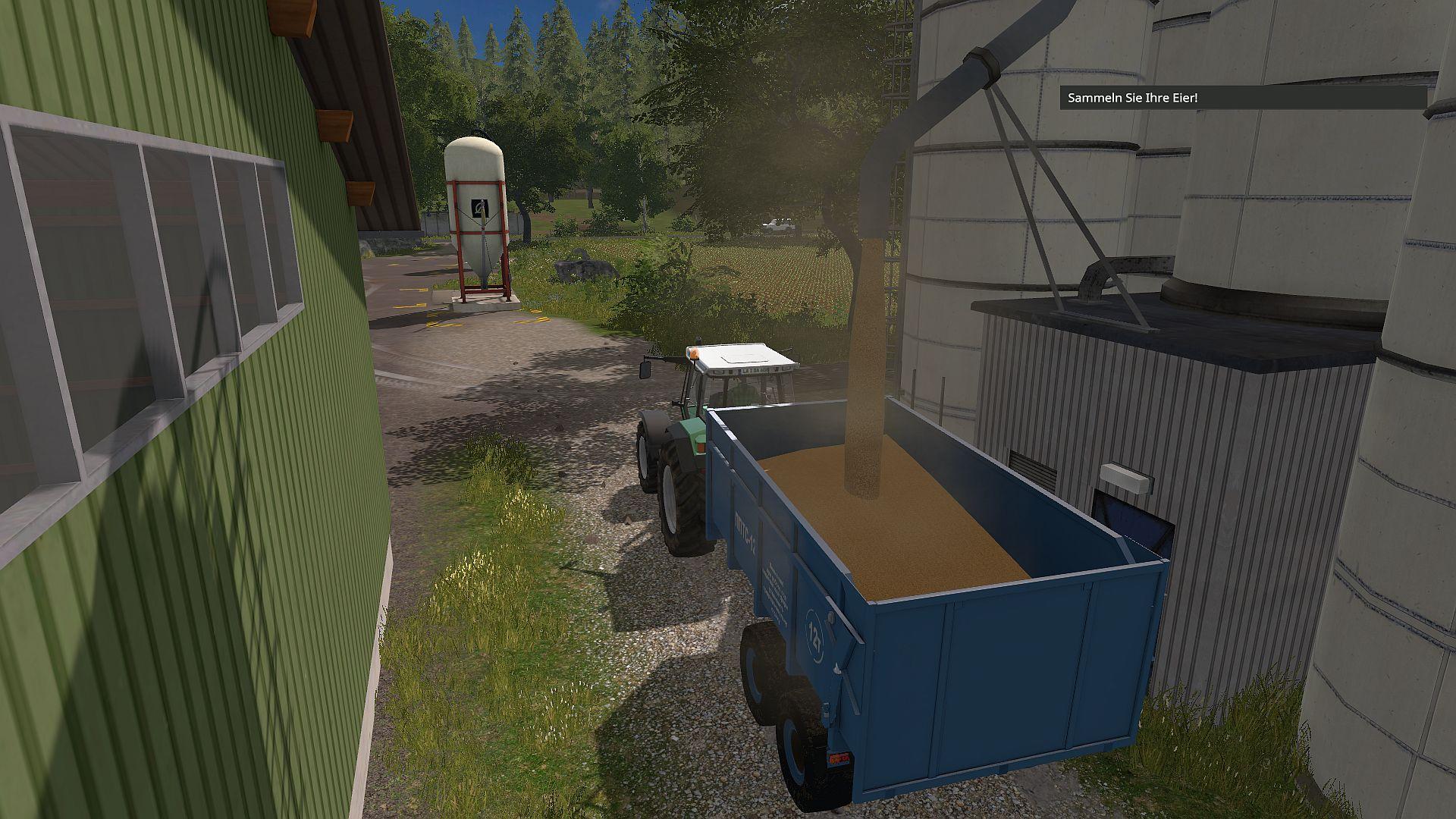This screenshot has width=1456, height=819.
Task: Click the 'Sammeln Sie Ihre Eier!' notification banner
Action: click(1243, 98)
